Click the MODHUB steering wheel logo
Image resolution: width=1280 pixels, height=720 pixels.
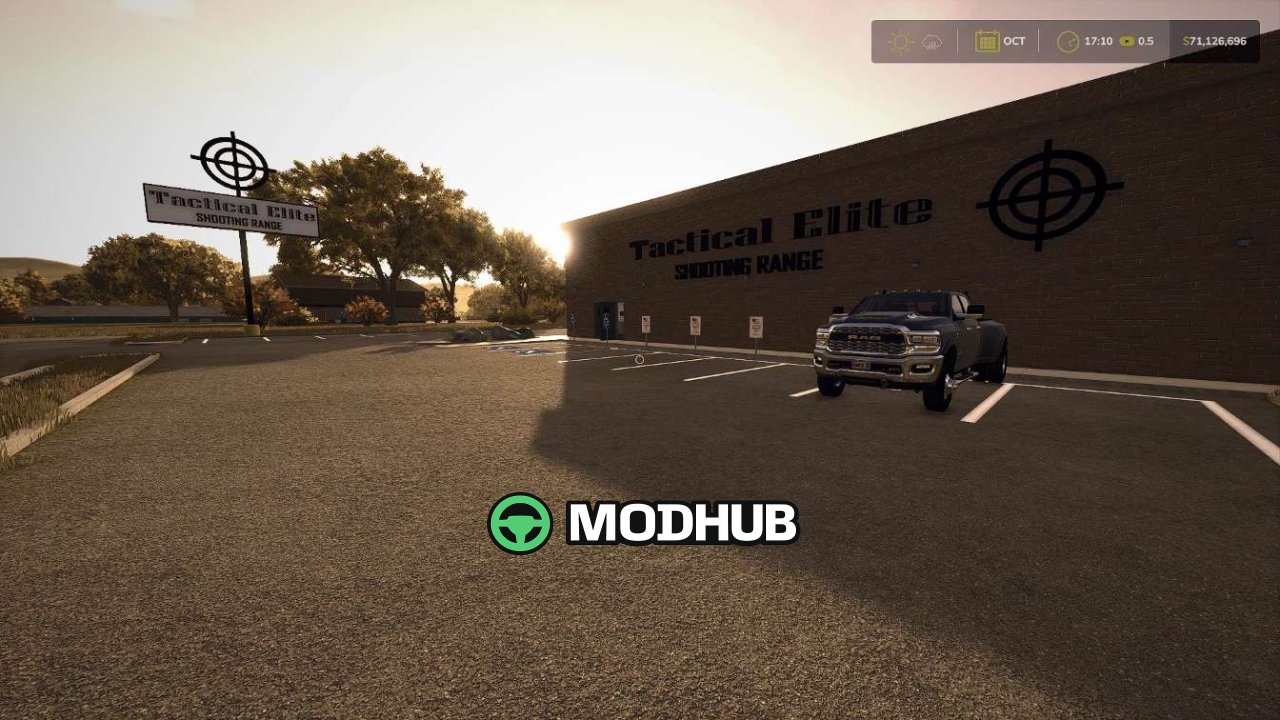point(519,521)
